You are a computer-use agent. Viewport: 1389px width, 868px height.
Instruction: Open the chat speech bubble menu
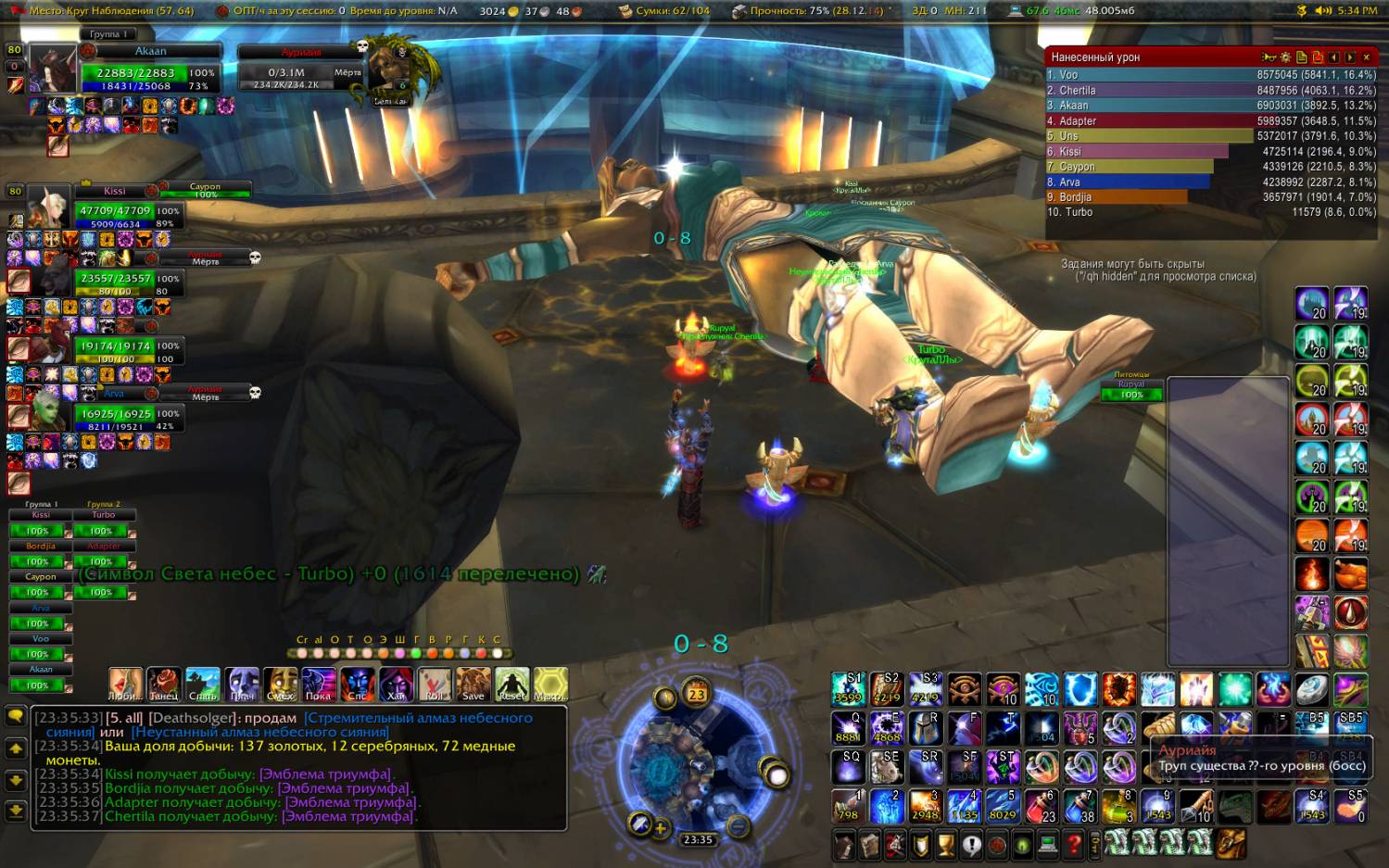16,716
